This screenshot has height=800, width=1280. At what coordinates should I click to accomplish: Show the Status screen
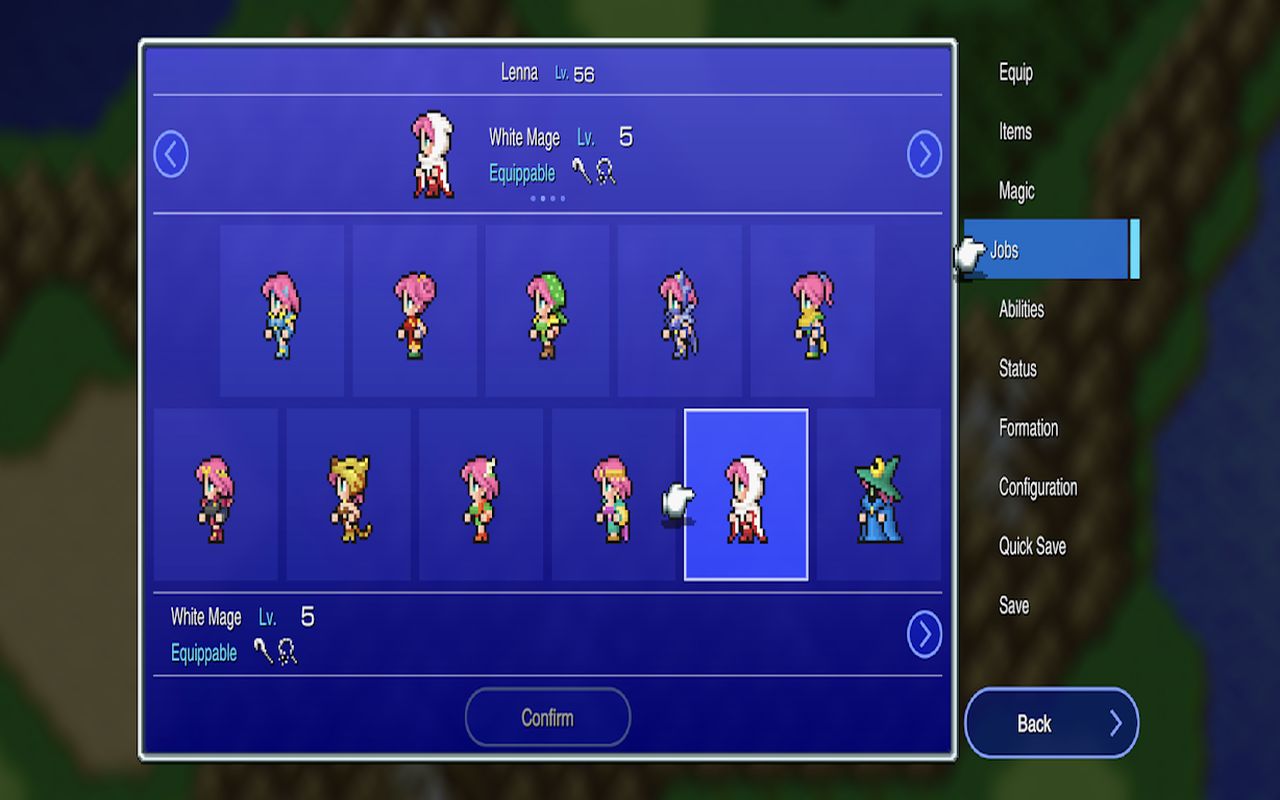[1017, 369]
